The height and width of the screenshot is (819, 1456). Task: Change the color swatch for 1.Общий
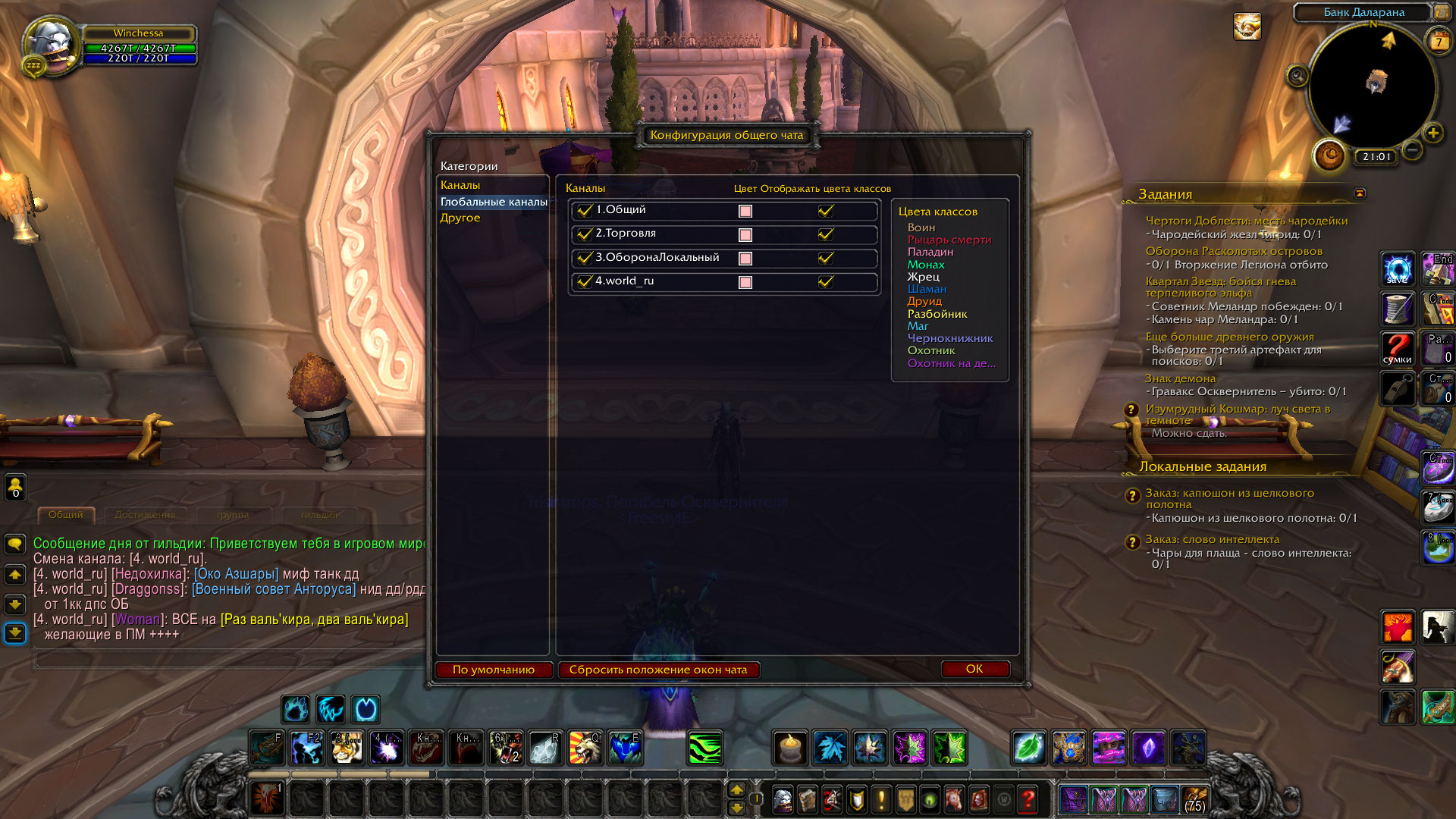point(745,212)
